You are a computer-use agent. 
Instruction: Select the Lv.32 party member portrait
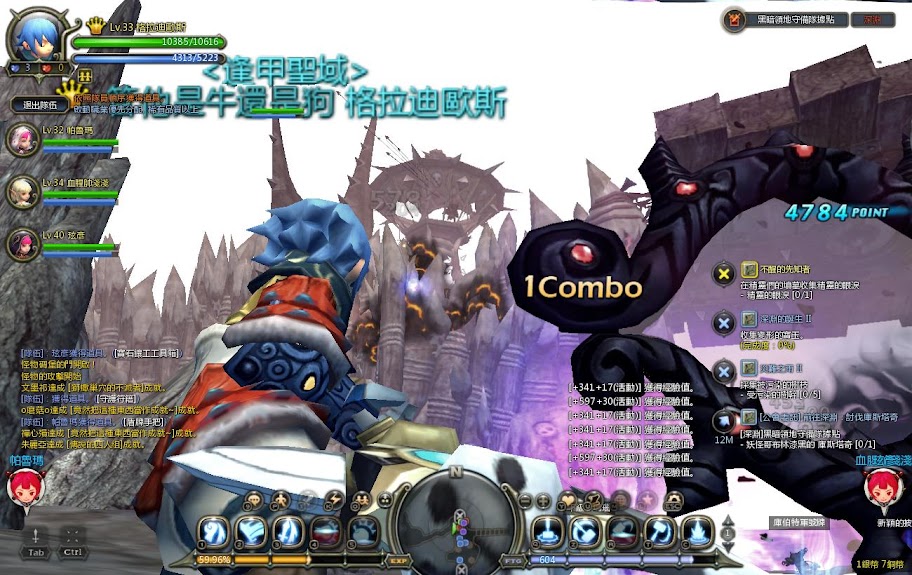coord(19,138)
